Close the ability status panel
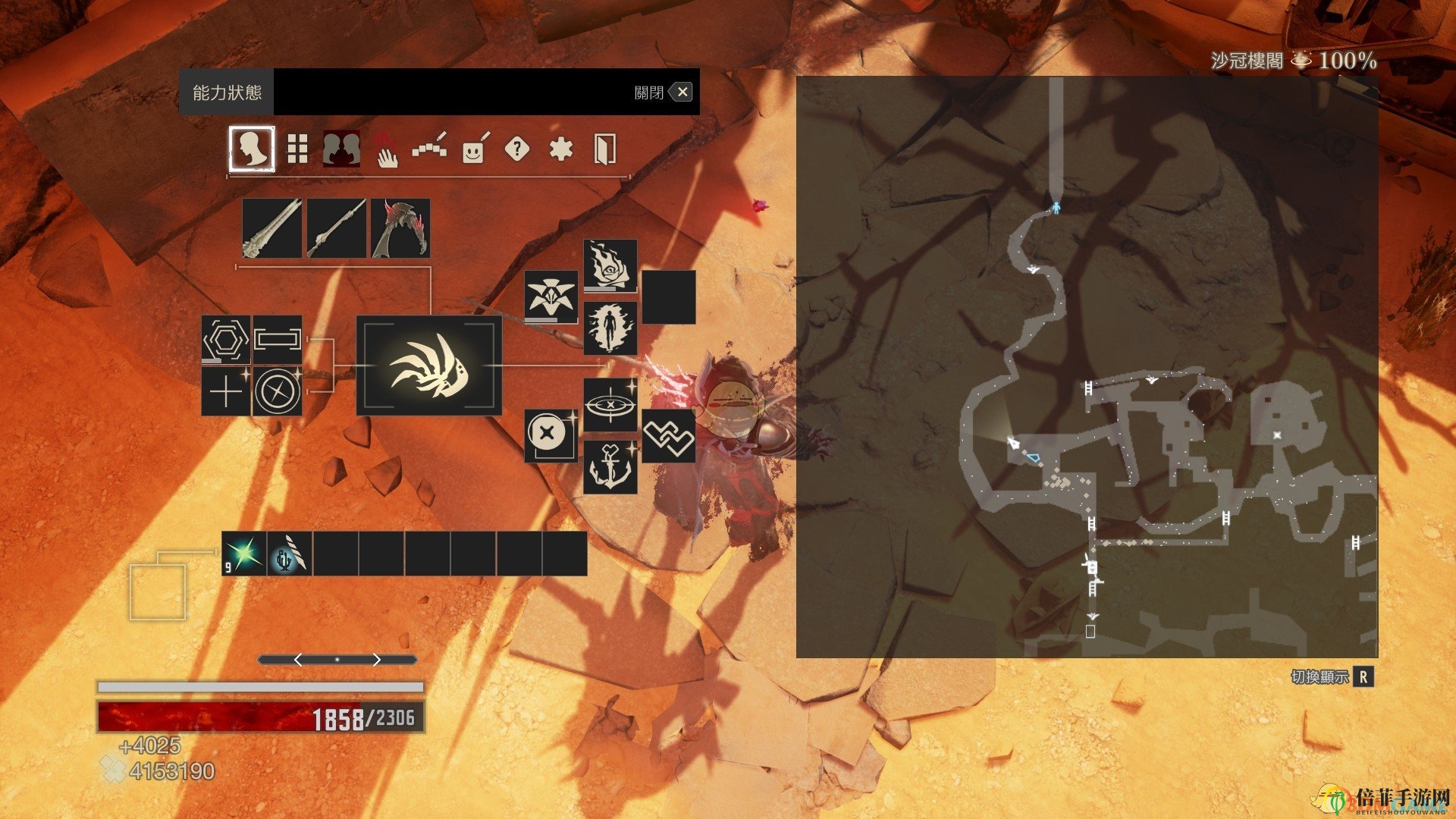 (682, 93)
